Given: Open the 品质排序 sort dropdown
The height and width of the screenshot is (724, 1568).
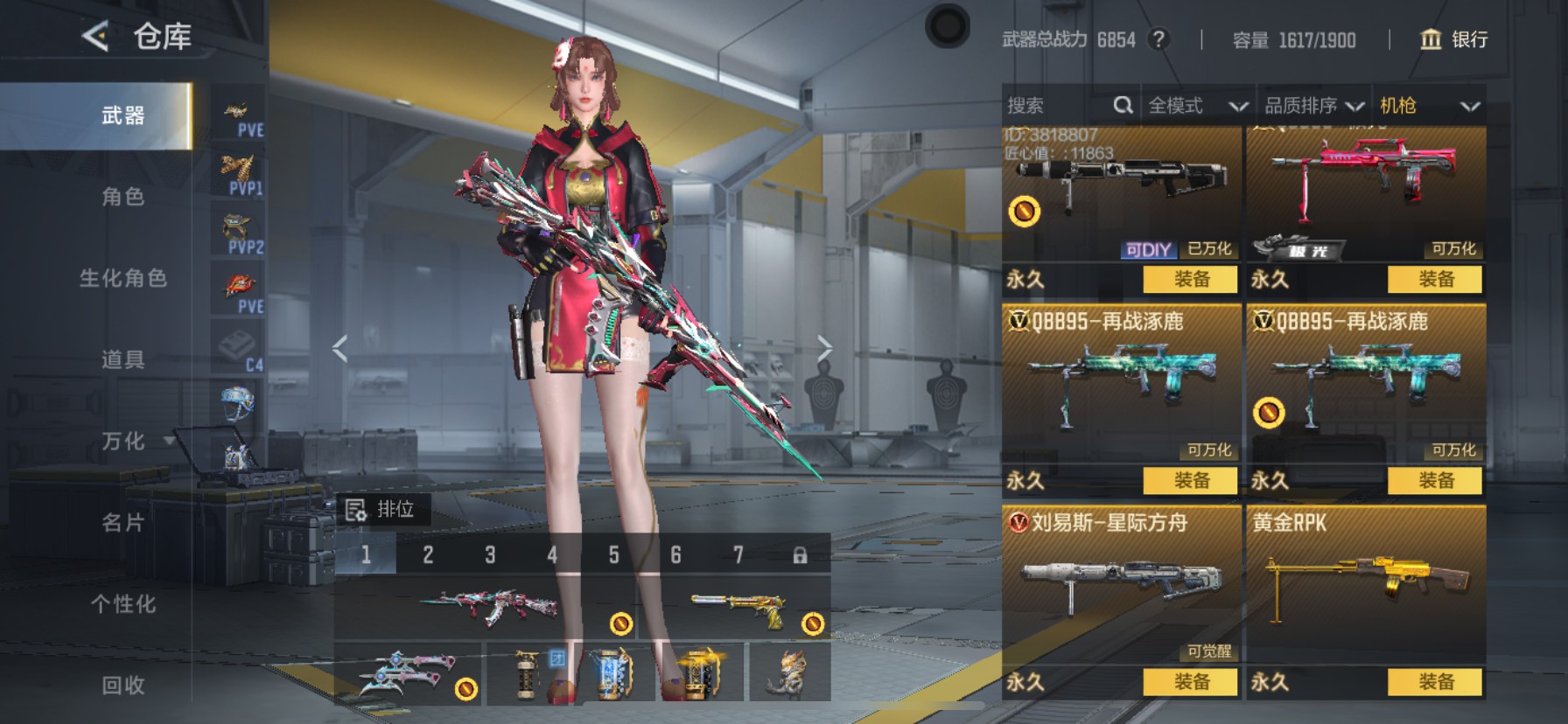Looking at the screenshot, I should 1313,106.
